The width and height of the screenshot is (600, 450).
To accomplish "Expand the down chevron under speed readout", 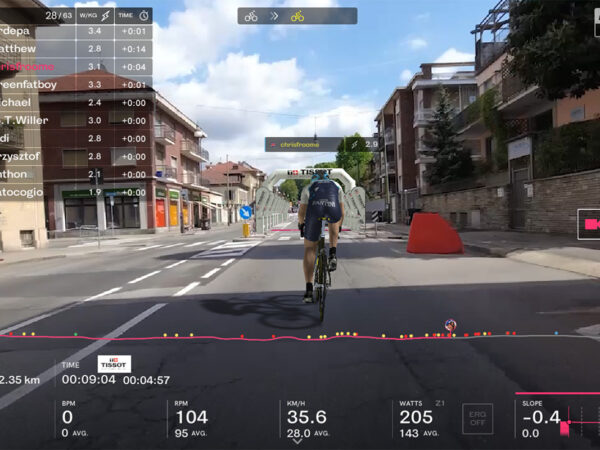I will (x=297, y=441).
